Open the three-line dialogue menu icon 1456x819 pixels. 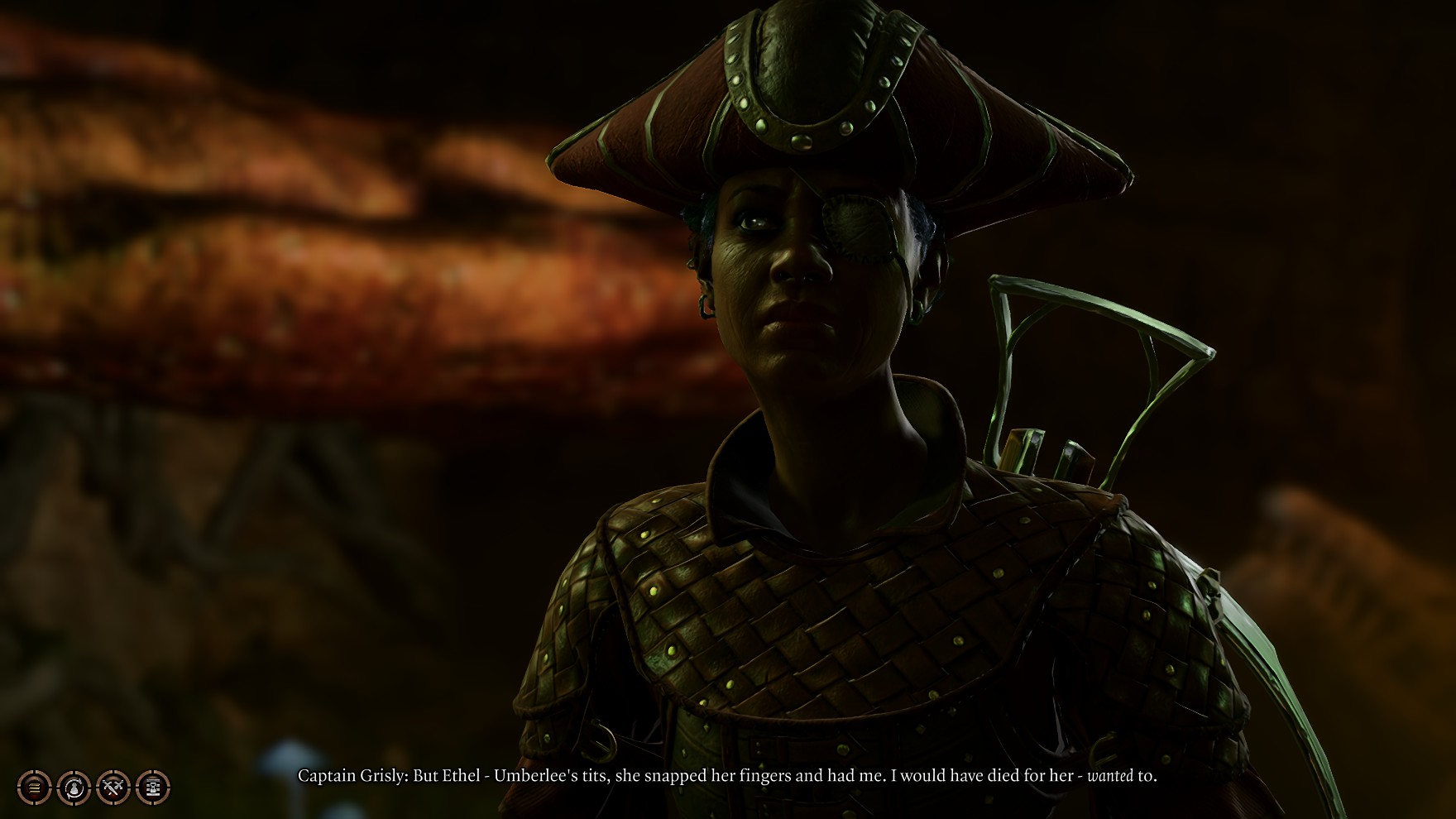tap(34, 788)
